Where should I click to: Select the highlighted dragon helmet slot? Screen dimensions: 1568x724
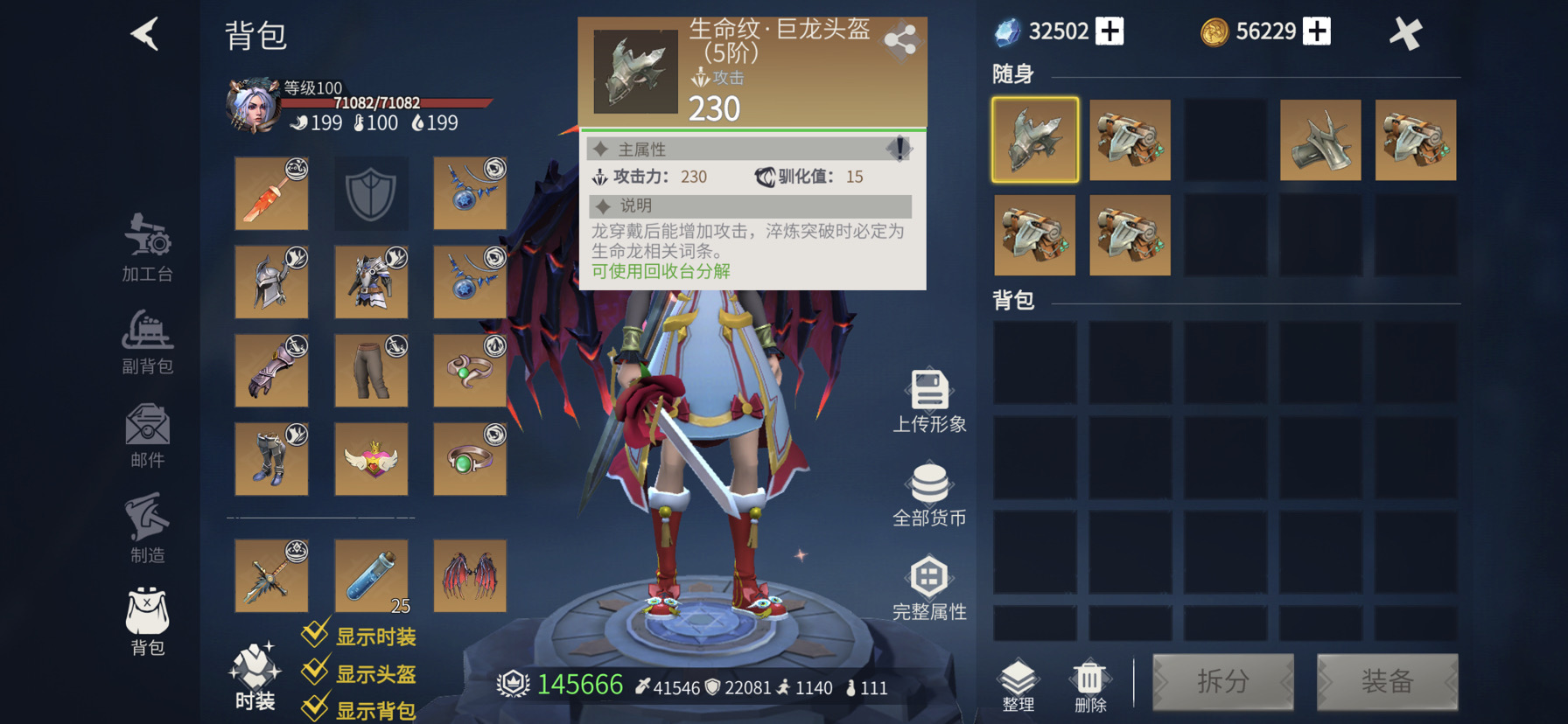pyautogui.click(x=1035, y=140)
